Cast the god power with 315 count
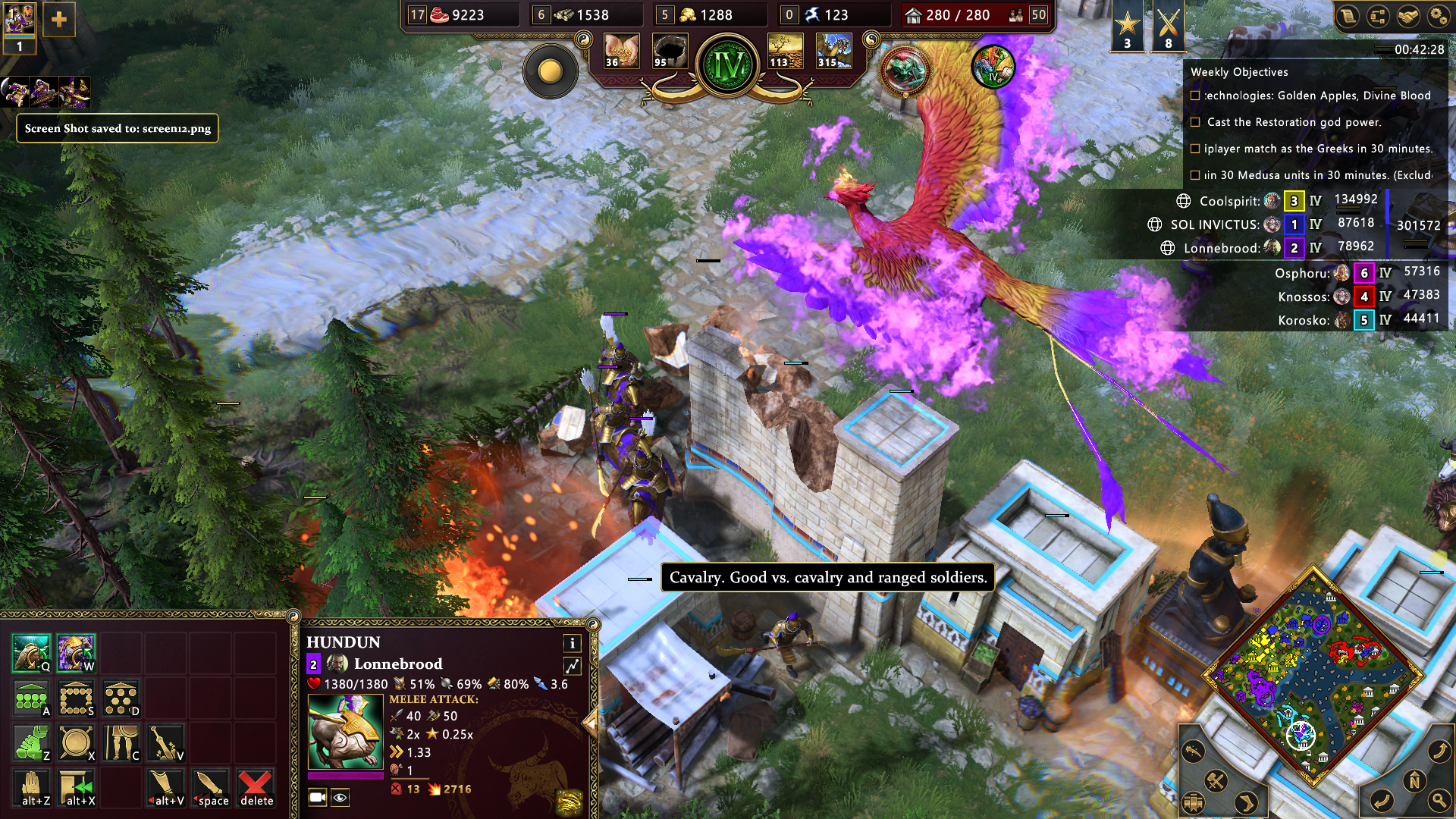Screen dimensions: 1456x819 point(834,51)
